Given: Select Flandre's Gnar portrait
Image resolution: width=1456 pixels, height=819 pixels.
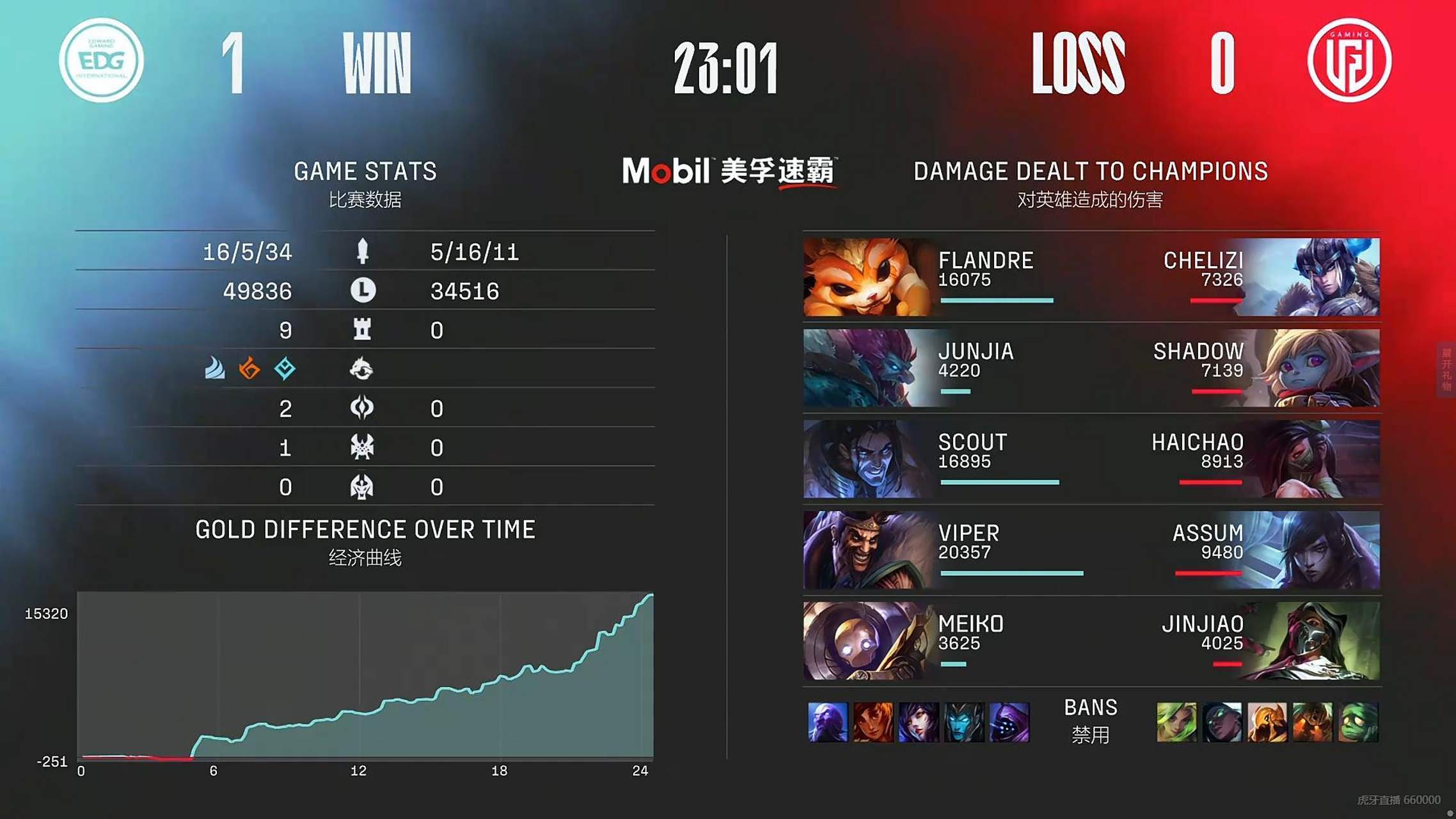Looking at the screenshot, I should (x=864, y=276).
